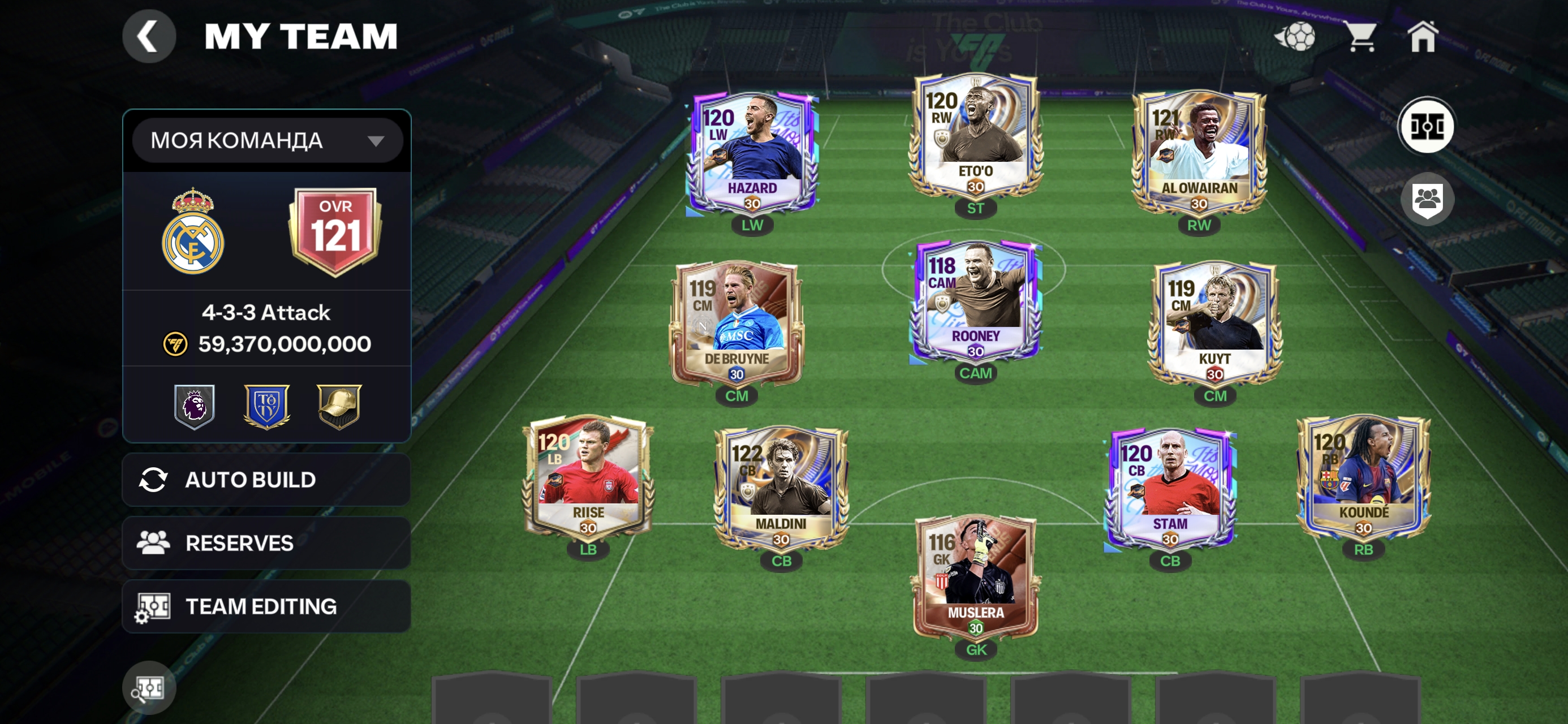Open TEAM EDITING
This screenshot has height=724, width=1568.
[266, 606]
